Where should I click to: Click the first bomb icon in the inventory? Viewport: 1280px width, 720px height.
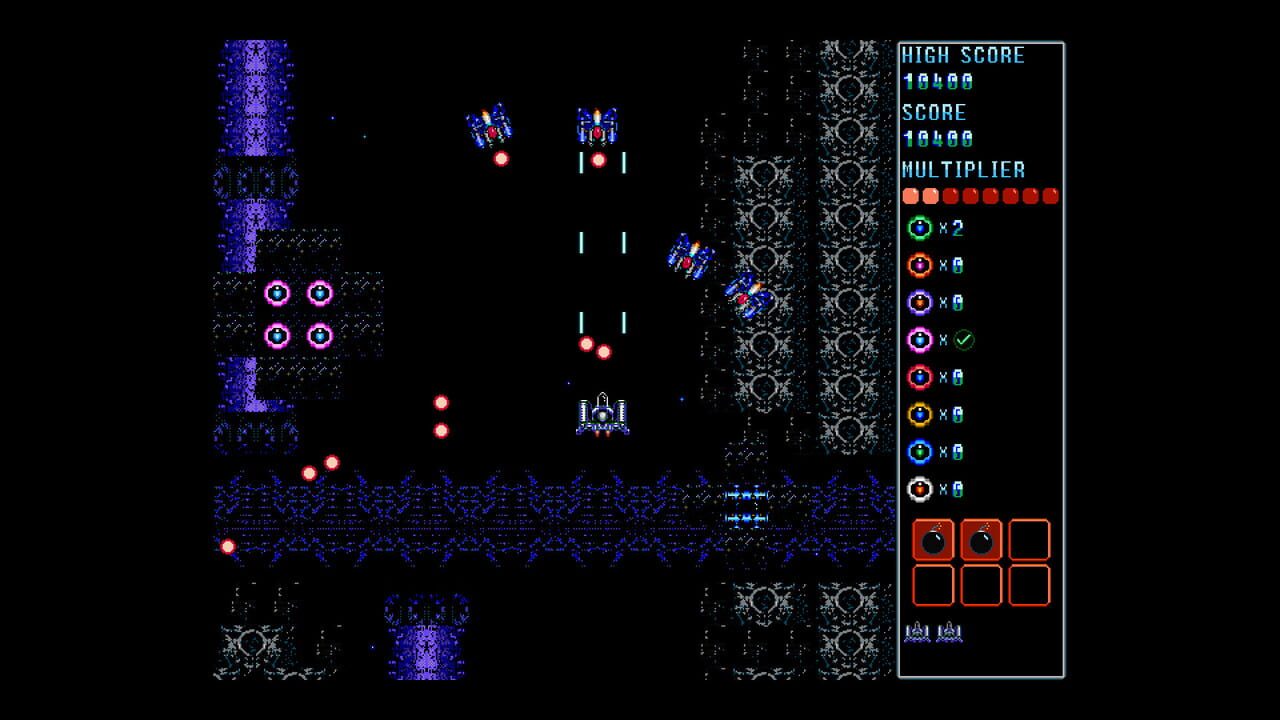(x=932, y=541)
